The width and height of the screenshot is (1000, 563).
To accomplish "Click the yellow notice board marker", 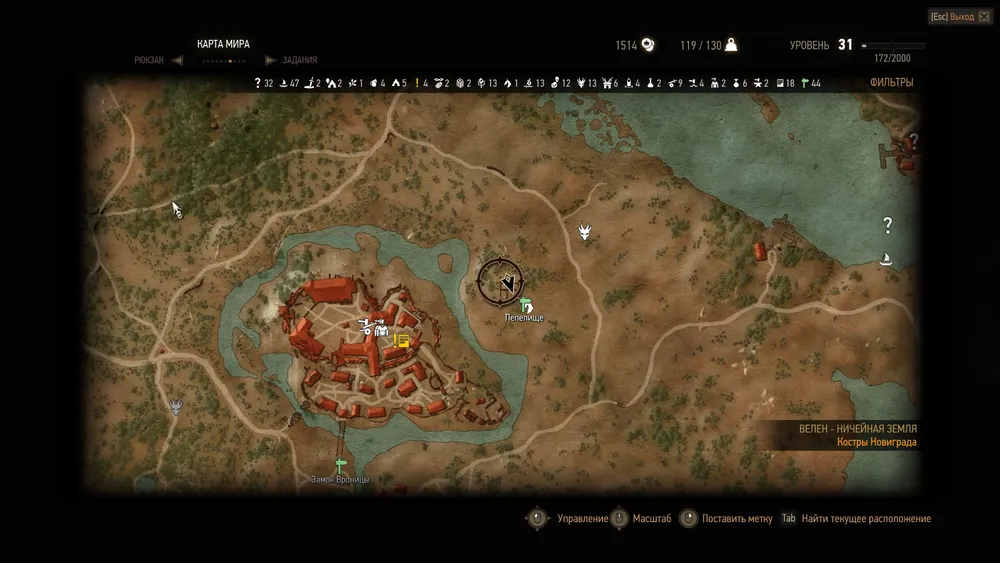I will point(402,341).
